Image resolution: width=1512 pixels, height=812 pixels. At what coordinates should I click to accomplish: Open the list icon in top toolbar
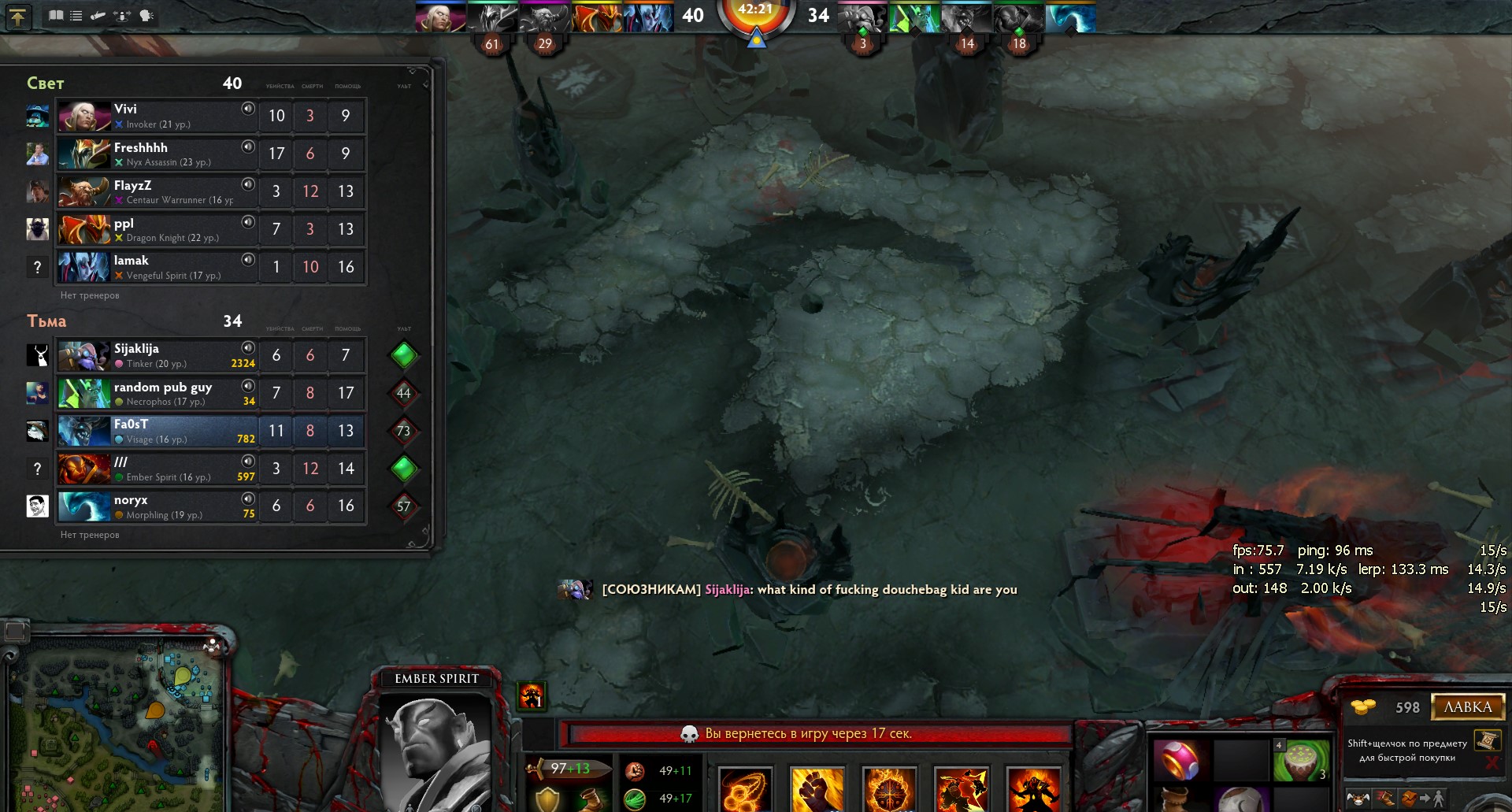[76, 16]
